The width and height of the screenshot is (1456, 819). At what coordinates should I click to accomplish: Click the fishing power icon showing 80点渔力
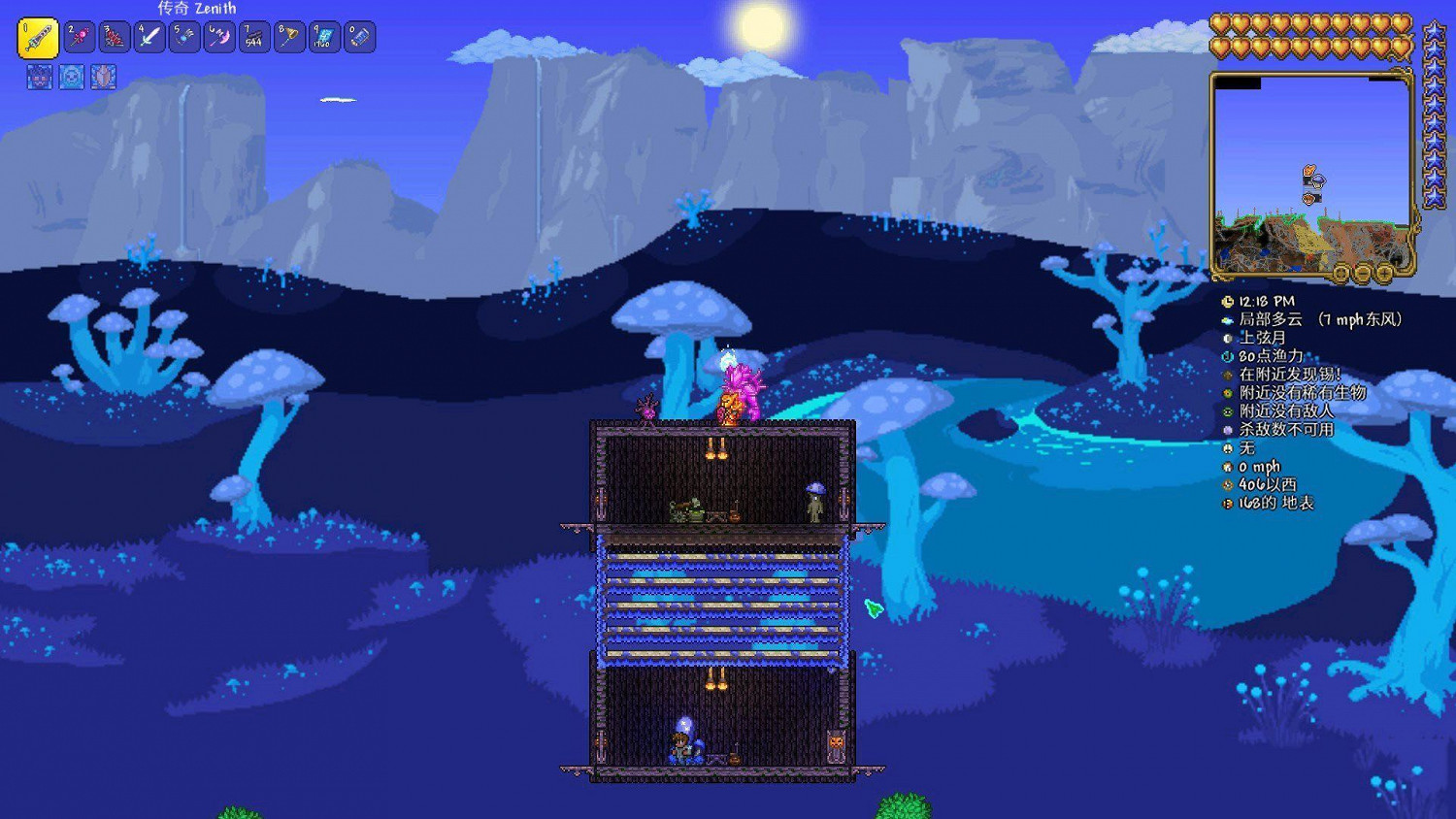1228,357
